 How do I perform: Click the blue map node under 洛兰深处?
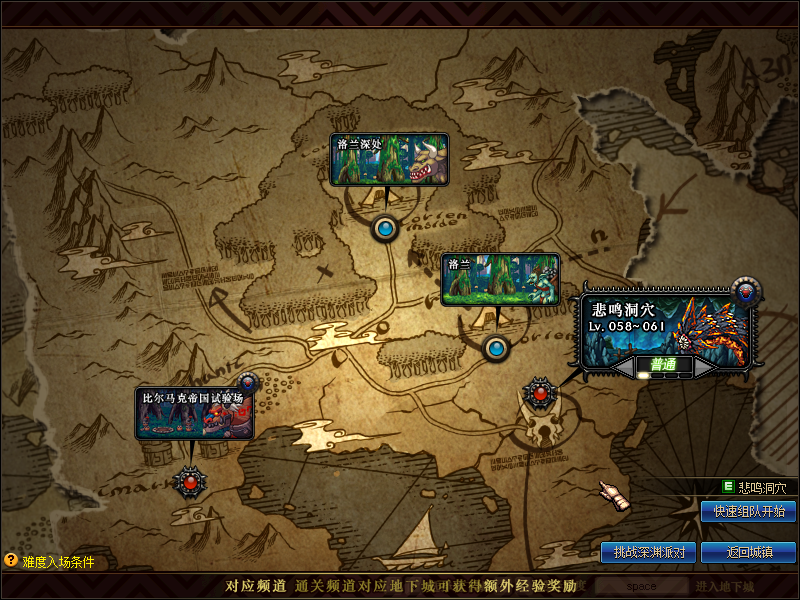pyautogui.click(x=386, y=229)
